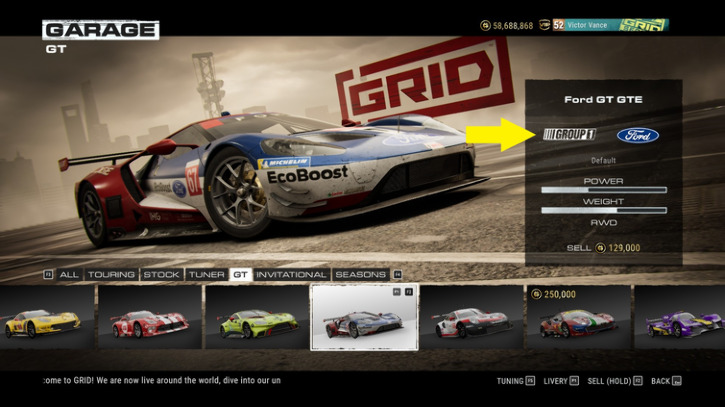The image size is (725, 407).
Task: Select the highlighted Ford GT thumbnail
Action: (x=363, y=319)
